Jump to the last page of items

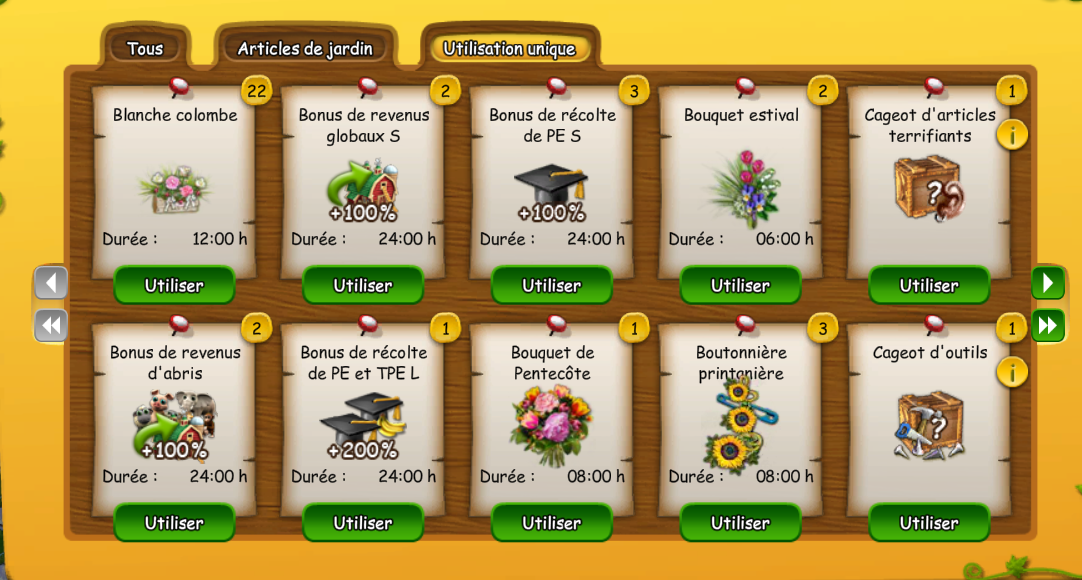(x=1048, y=325)
